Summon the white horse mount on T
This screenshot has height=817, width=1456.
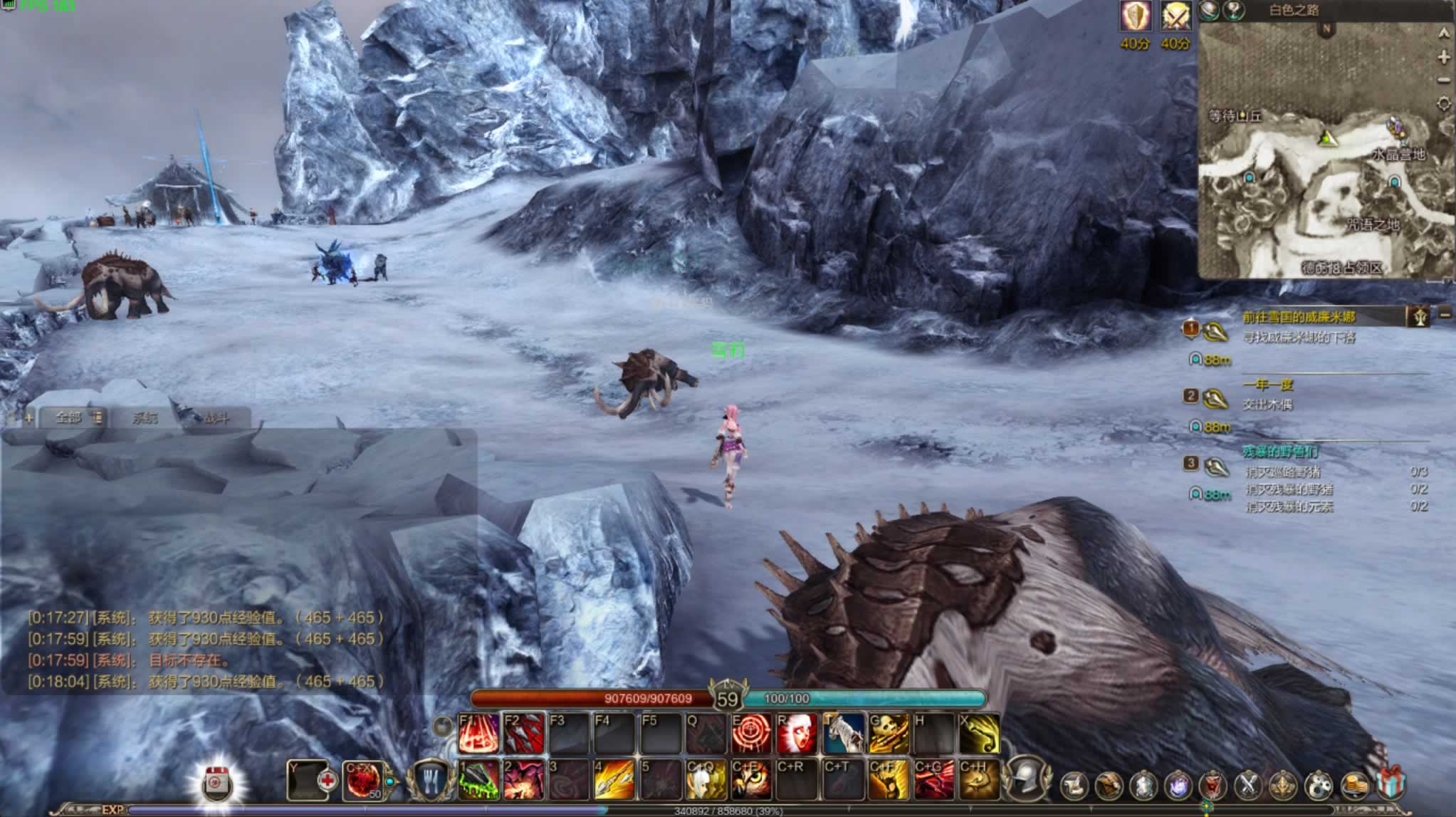tap(843, 733)
